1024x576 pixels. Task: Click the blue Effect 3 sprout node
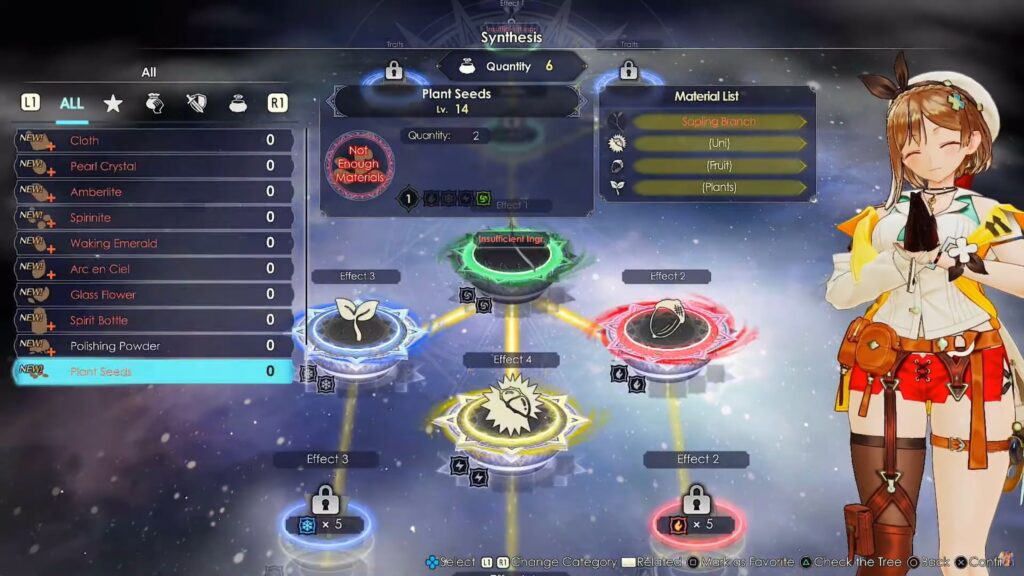(357, 322)
